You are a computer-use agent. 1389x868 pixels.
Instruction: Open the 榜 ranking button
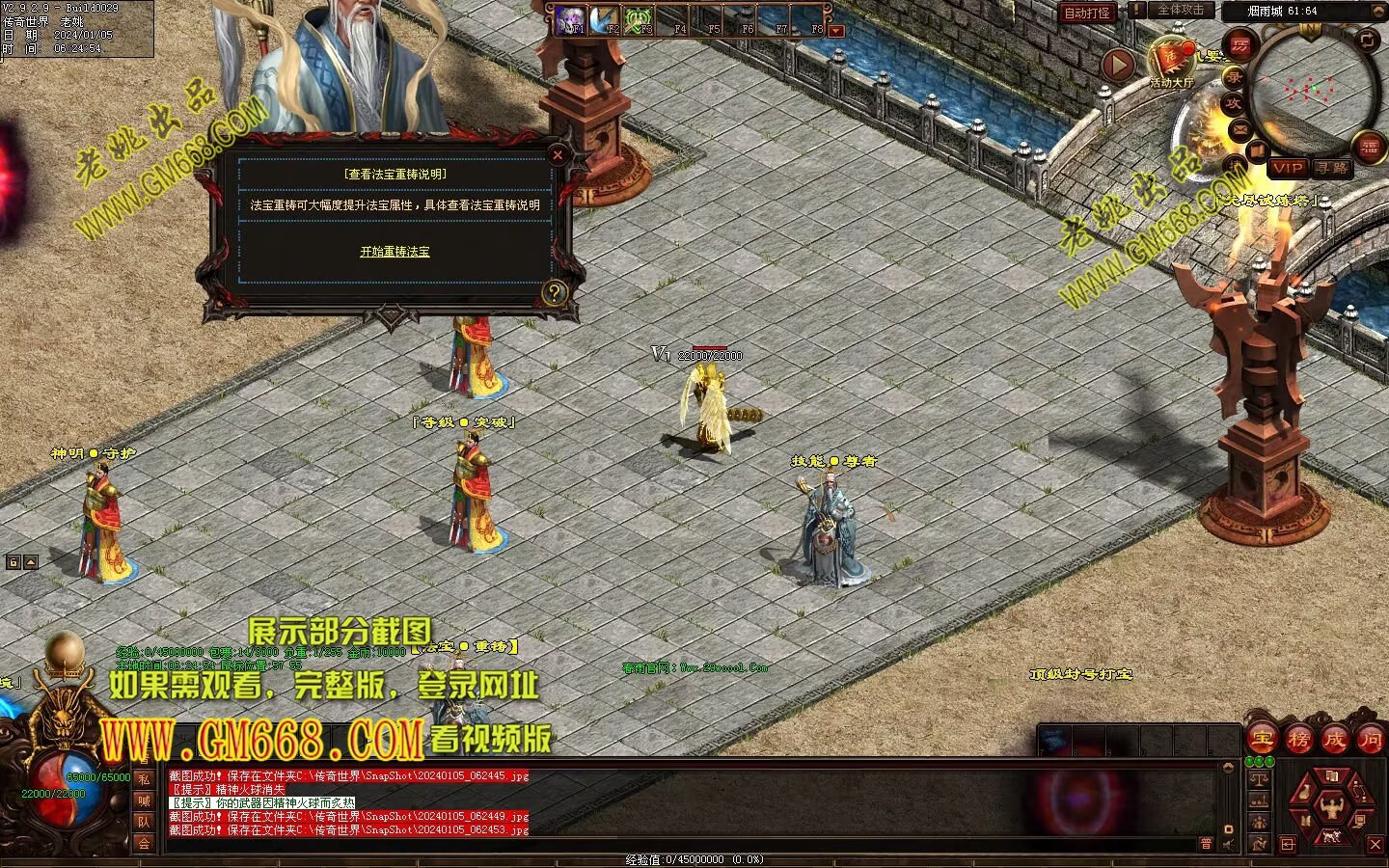pyautogui.click(x=1298, y=740)
